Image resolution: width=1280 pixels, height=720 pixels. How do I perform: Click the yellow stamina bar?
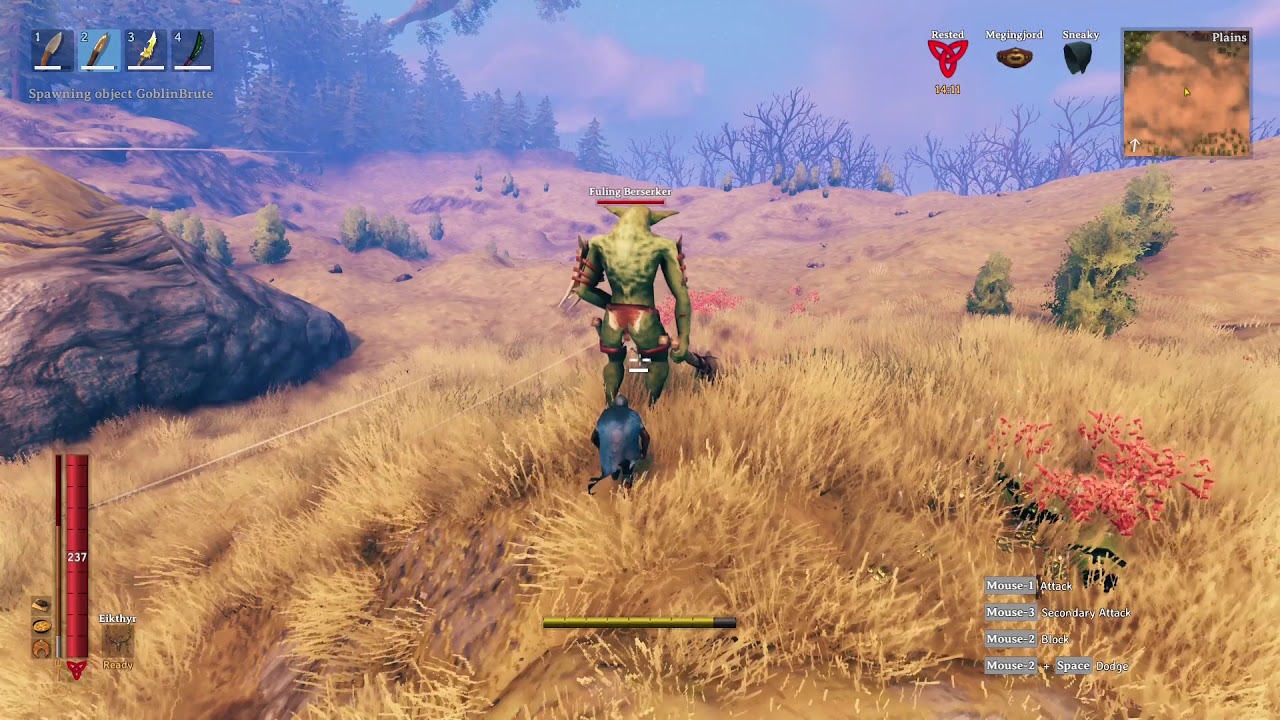630,622
